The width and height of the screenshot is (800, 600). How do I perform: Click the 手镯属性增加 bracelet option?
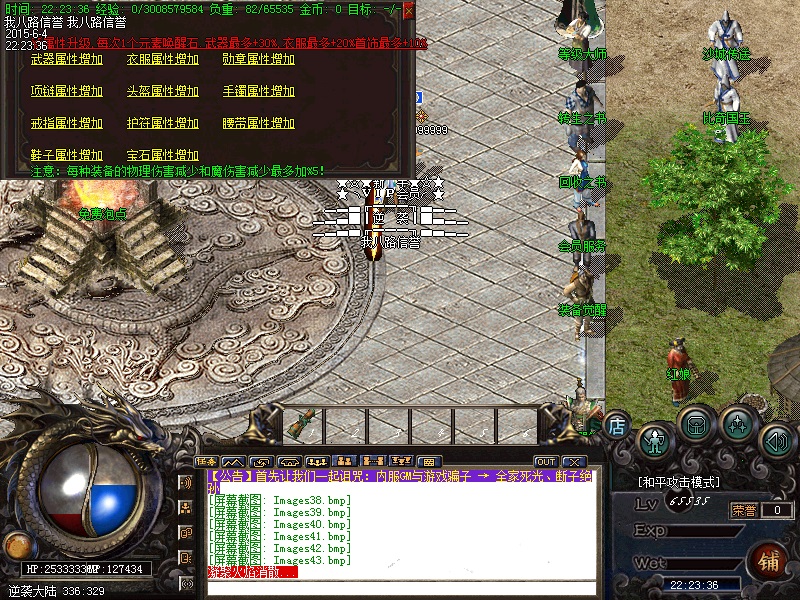tap(259, 91)
